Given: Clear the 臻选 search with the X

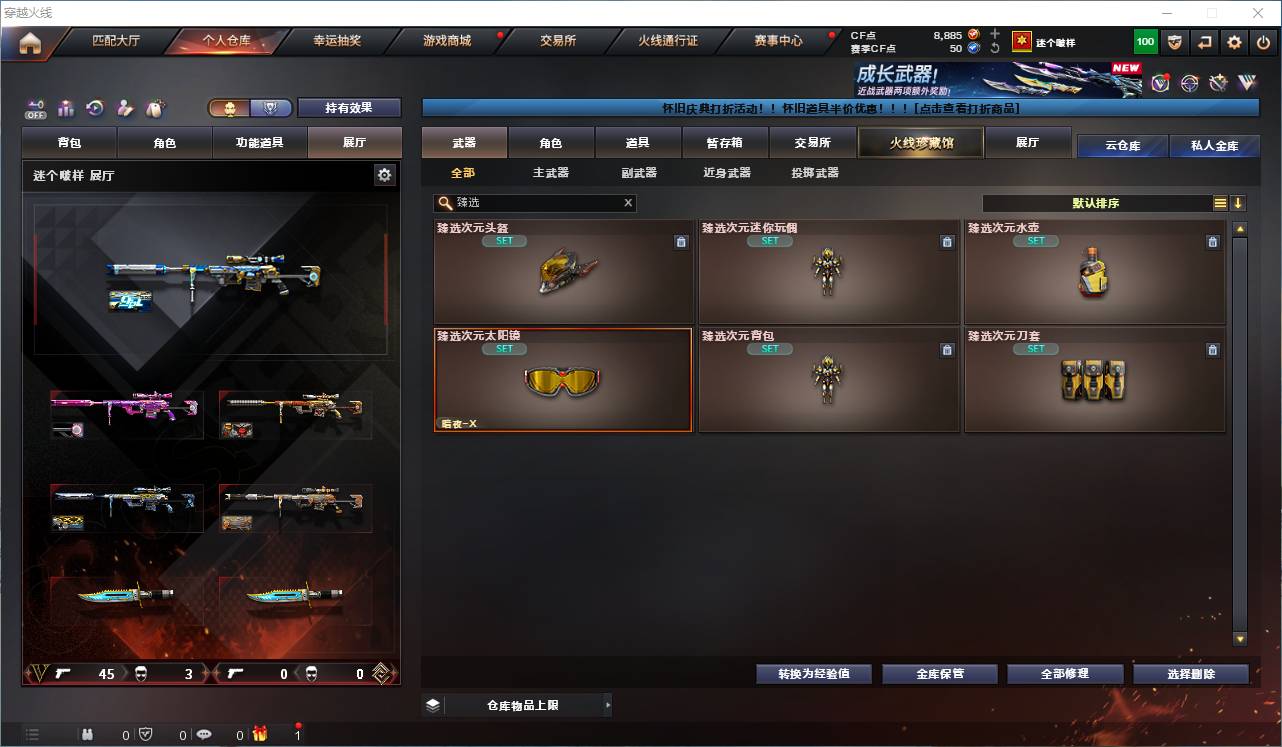Looking at the screenshot, I should click(628, 203).
